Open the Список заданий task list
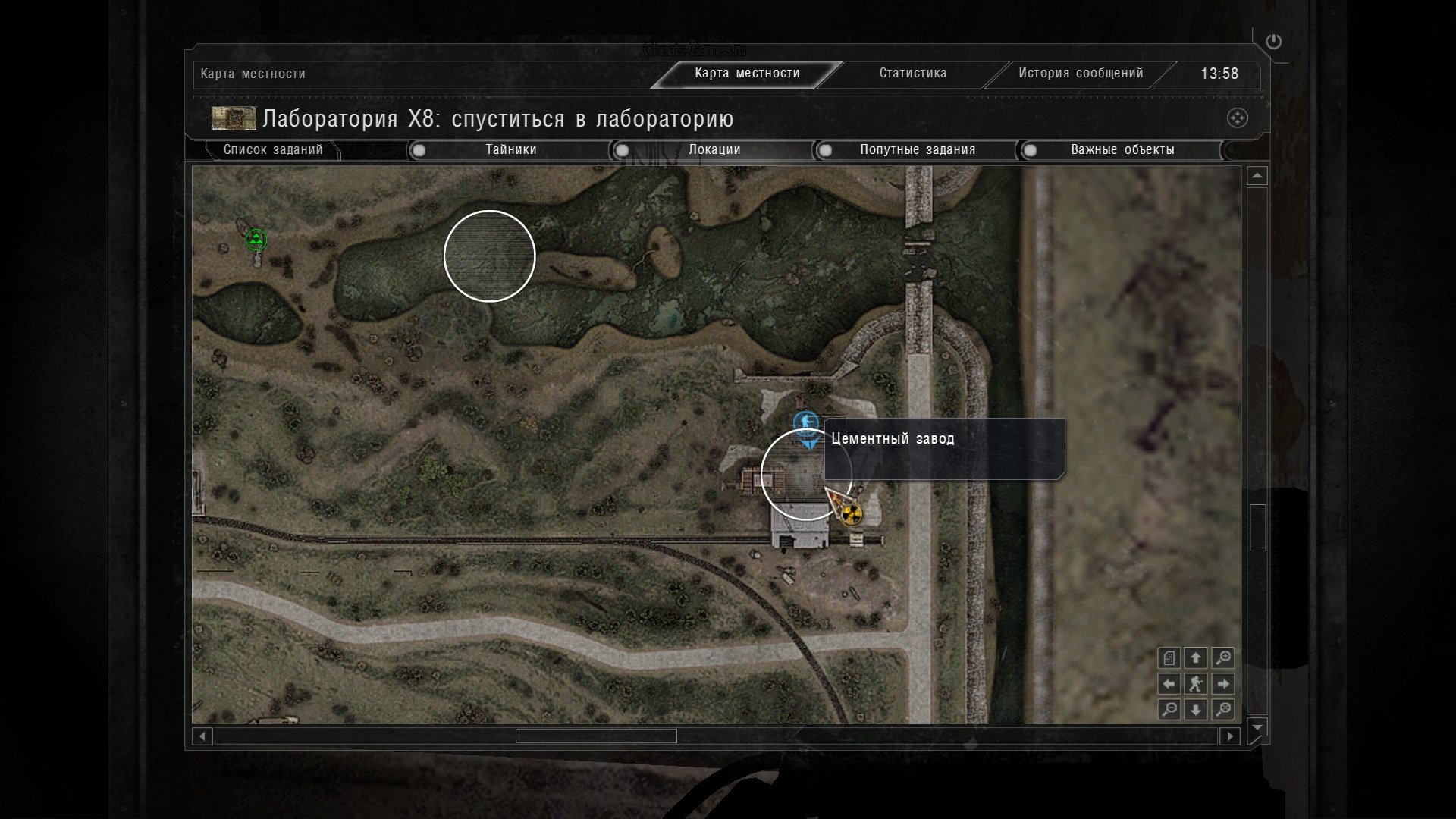This screenshot has width=1456, height=819. (272, 150)
